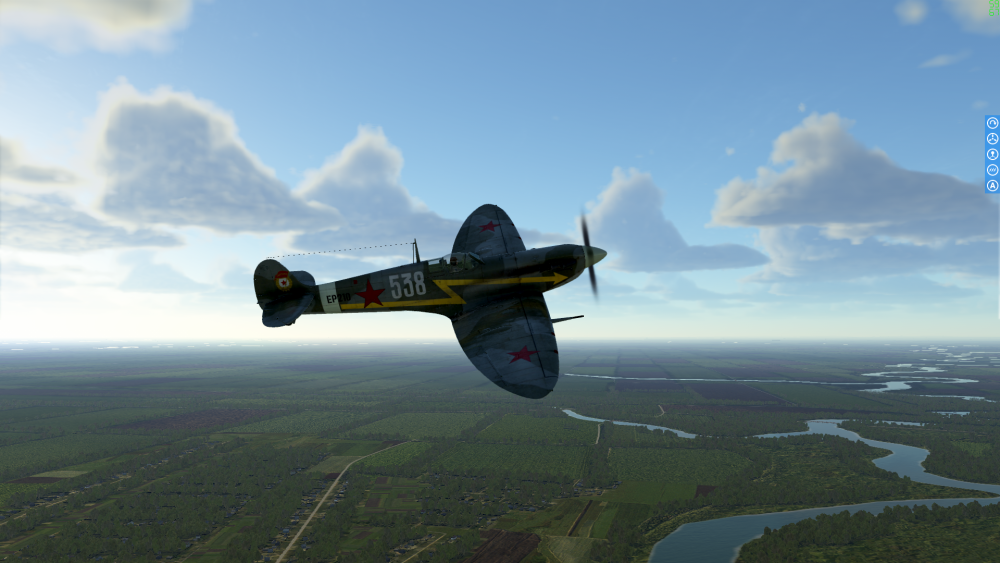The height and width of the screenshot is (563, 1000).
Task: Toggle the slanted lines icon
Action: point(993,170)
